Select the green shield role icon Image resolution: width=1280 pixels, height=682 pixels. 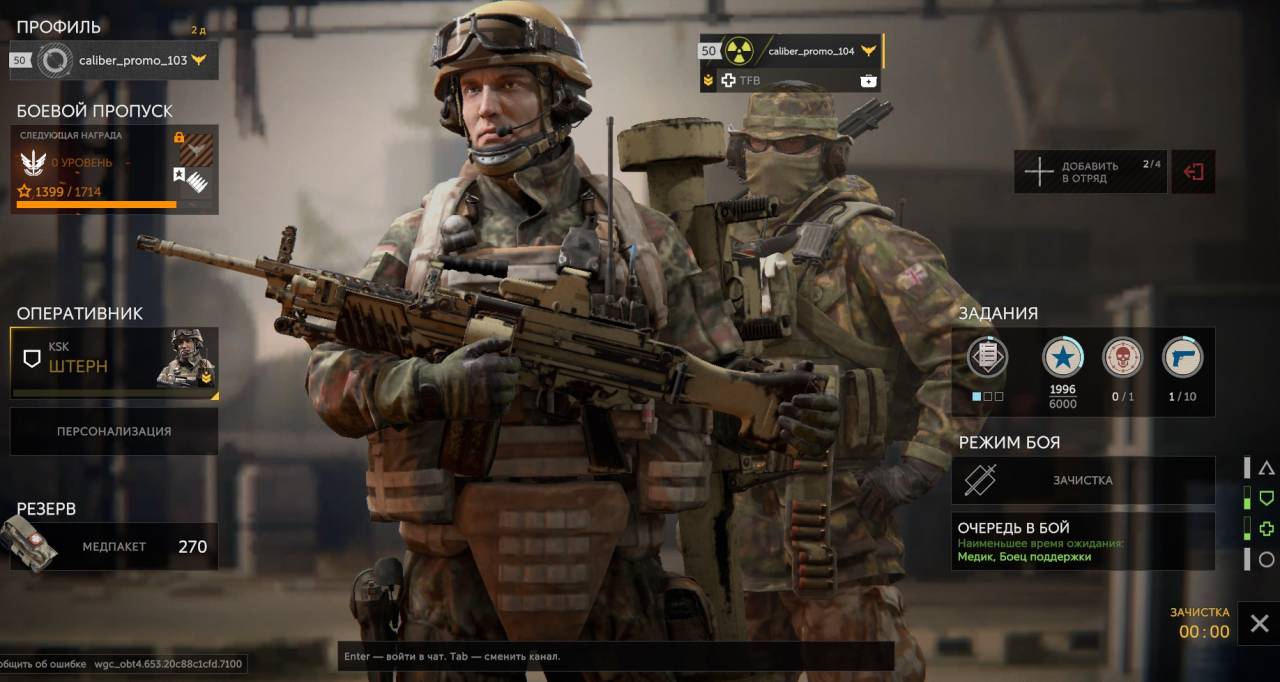(x=1266, y=498)
